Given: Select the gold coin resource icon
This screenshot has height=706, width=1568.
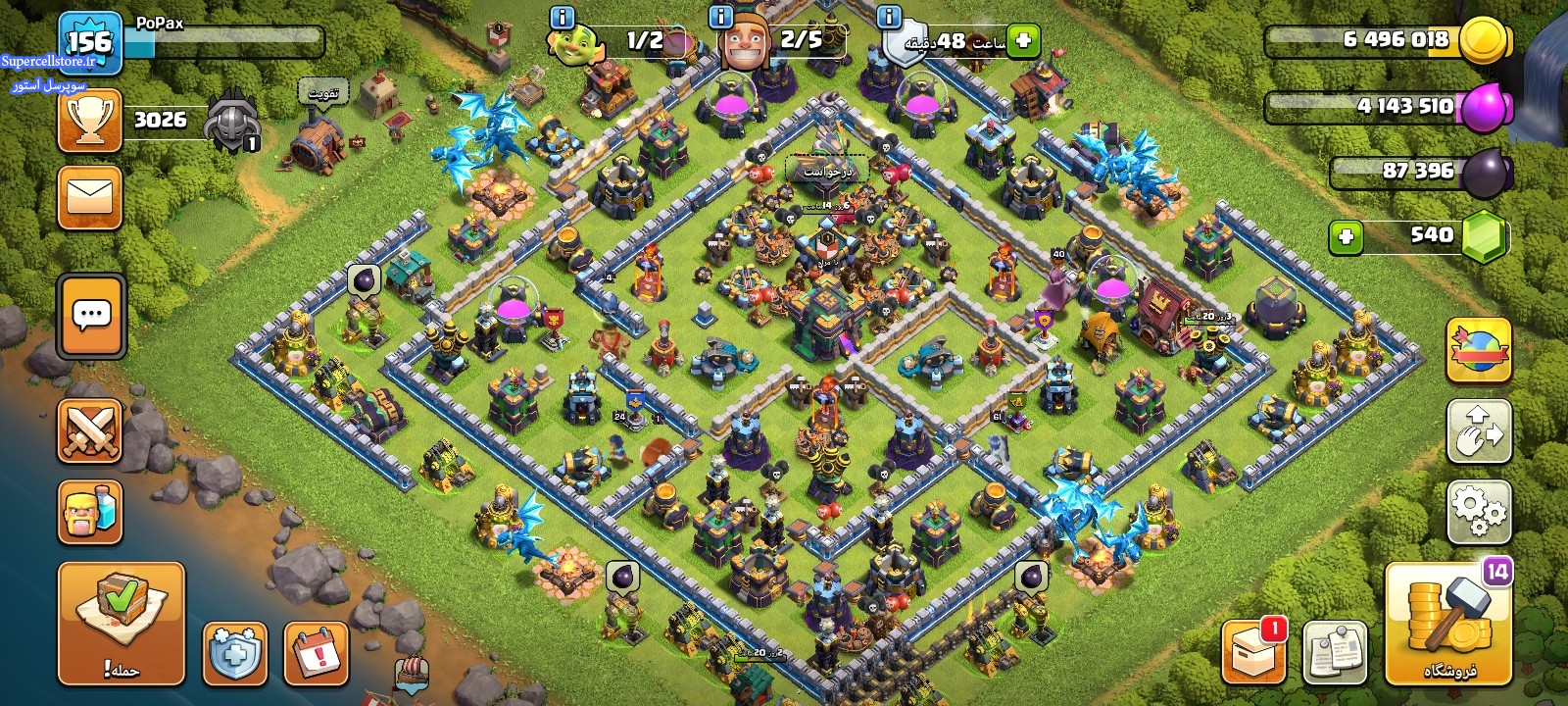Looking at the screenshot, I should [x=1484, y=41].
